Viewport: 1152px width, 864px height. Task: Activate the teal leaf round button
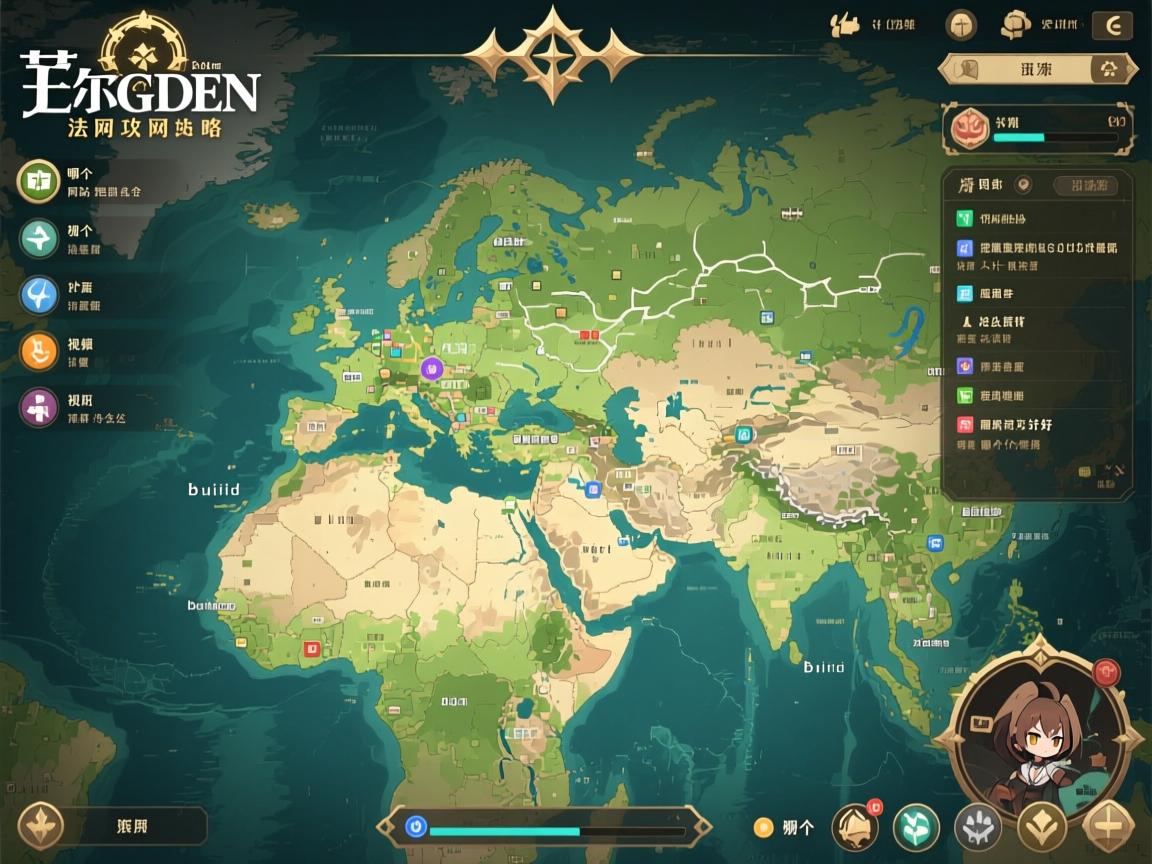click(916, 827)
